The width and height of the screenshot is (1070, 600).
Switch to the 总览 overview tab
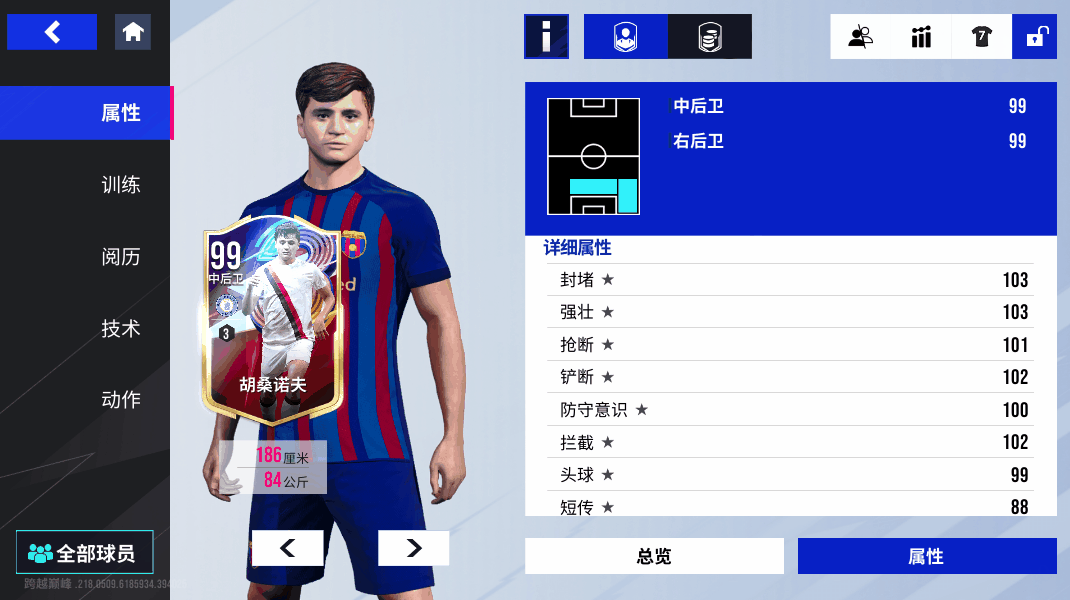654,556
